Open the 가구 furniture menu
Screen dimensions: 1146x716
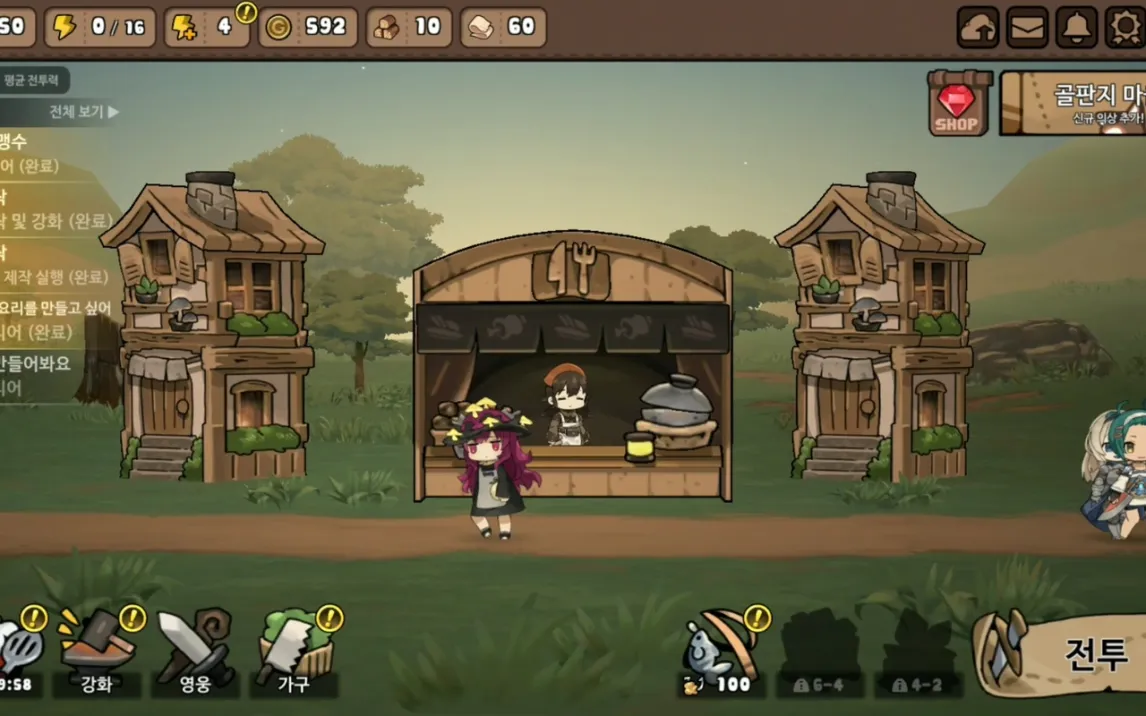(x=293, y=651)
